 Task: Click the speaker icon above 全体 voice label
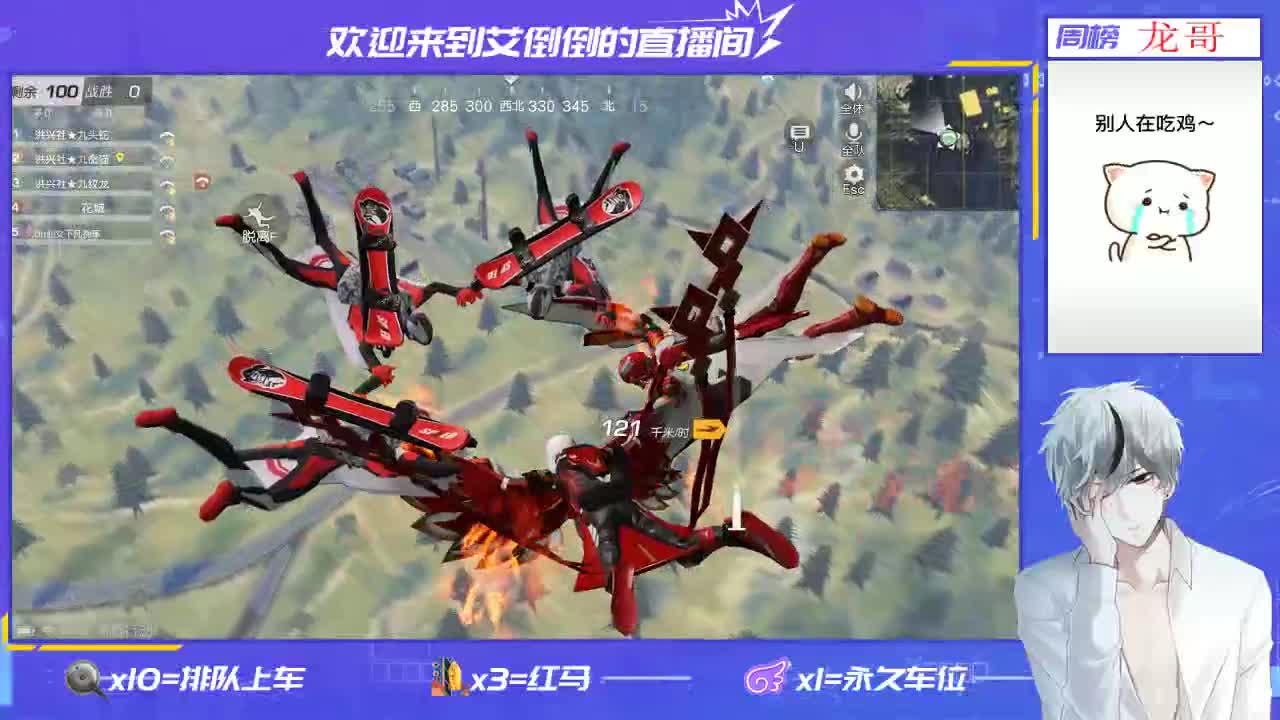point(851,91)
